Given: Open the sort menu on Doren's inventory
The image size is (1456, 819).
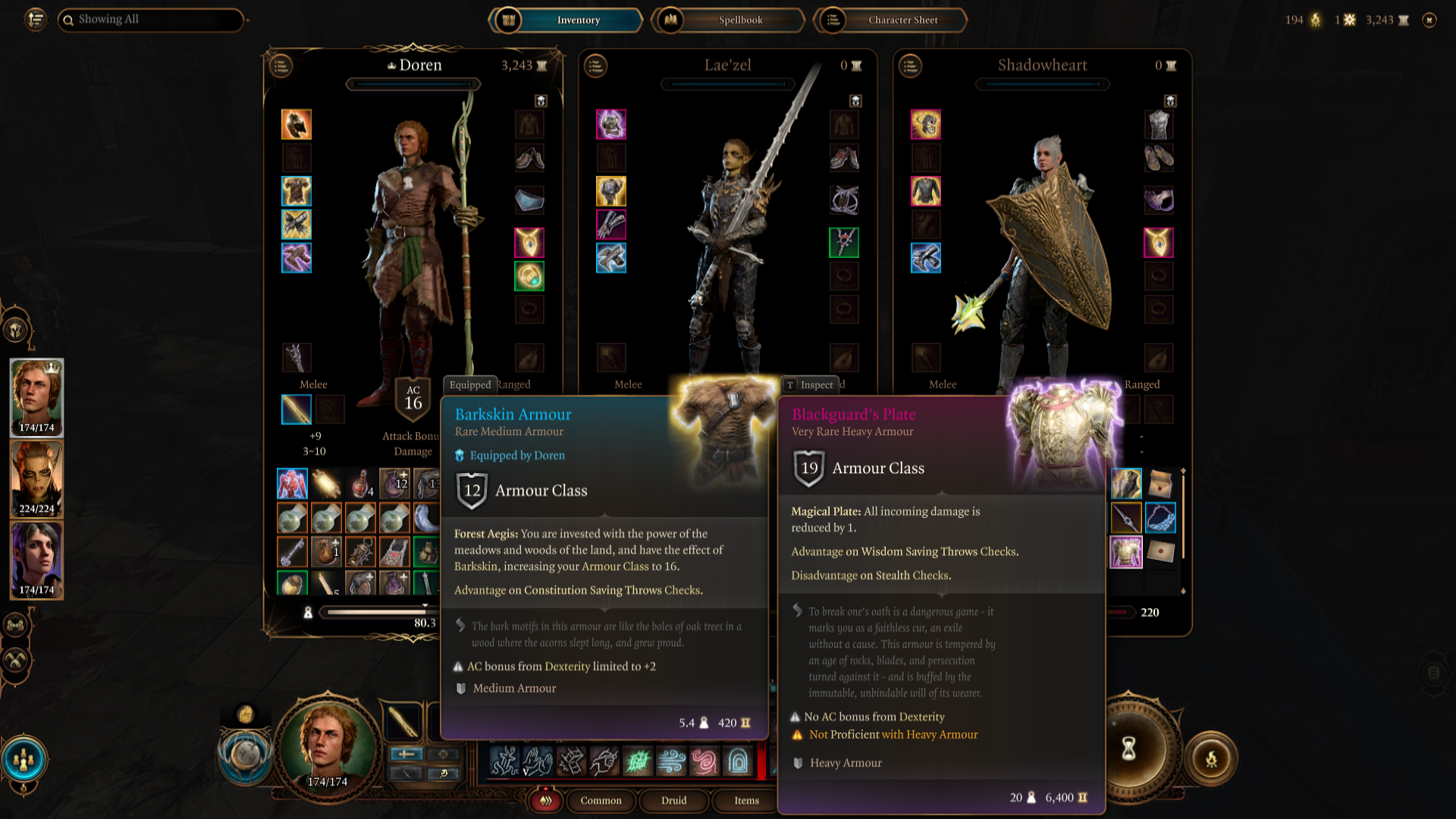Looking at the screenshot, I should coord(281,67).
